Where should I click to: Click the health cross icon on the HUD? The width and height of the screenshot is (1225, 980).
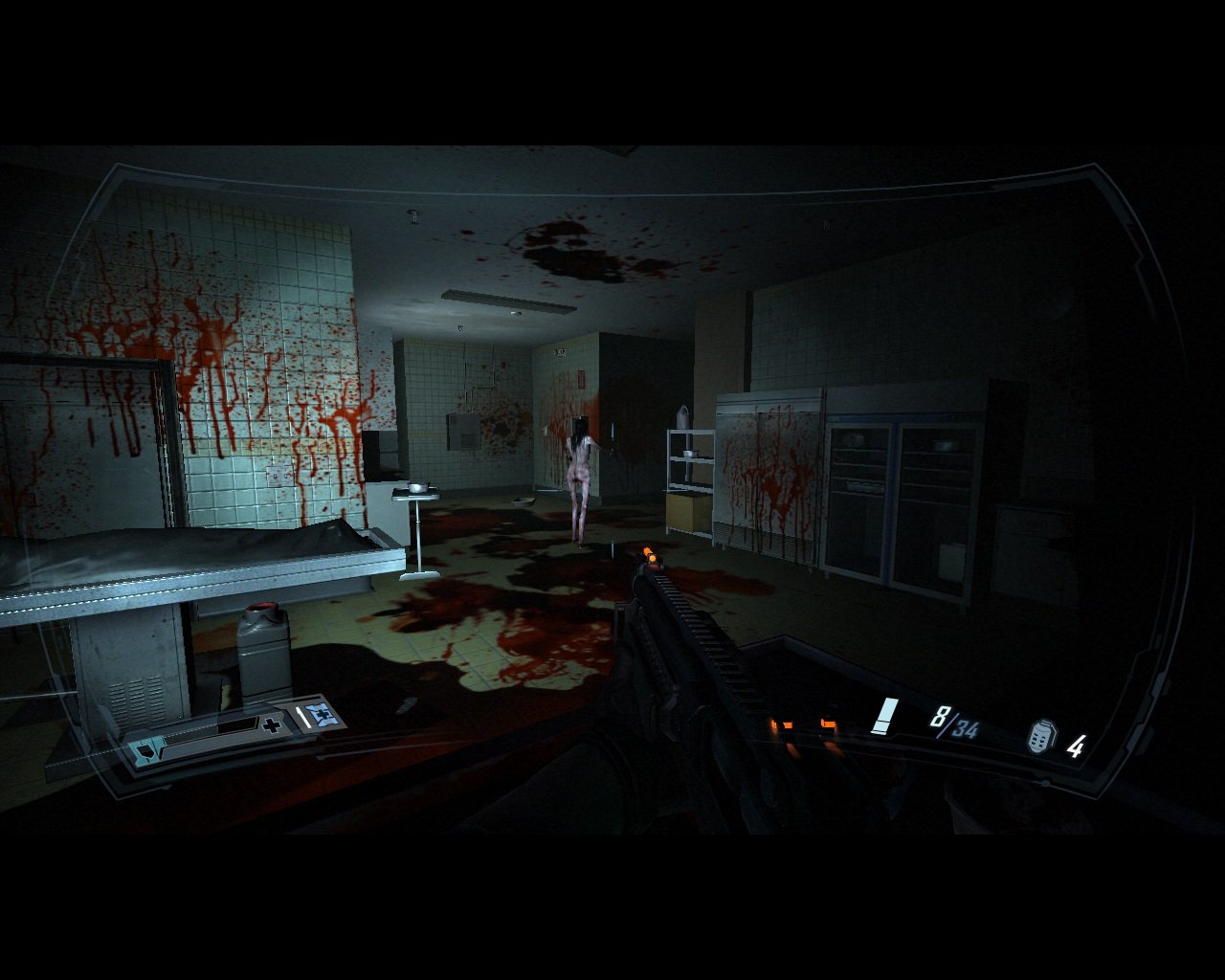click(272, 724)
